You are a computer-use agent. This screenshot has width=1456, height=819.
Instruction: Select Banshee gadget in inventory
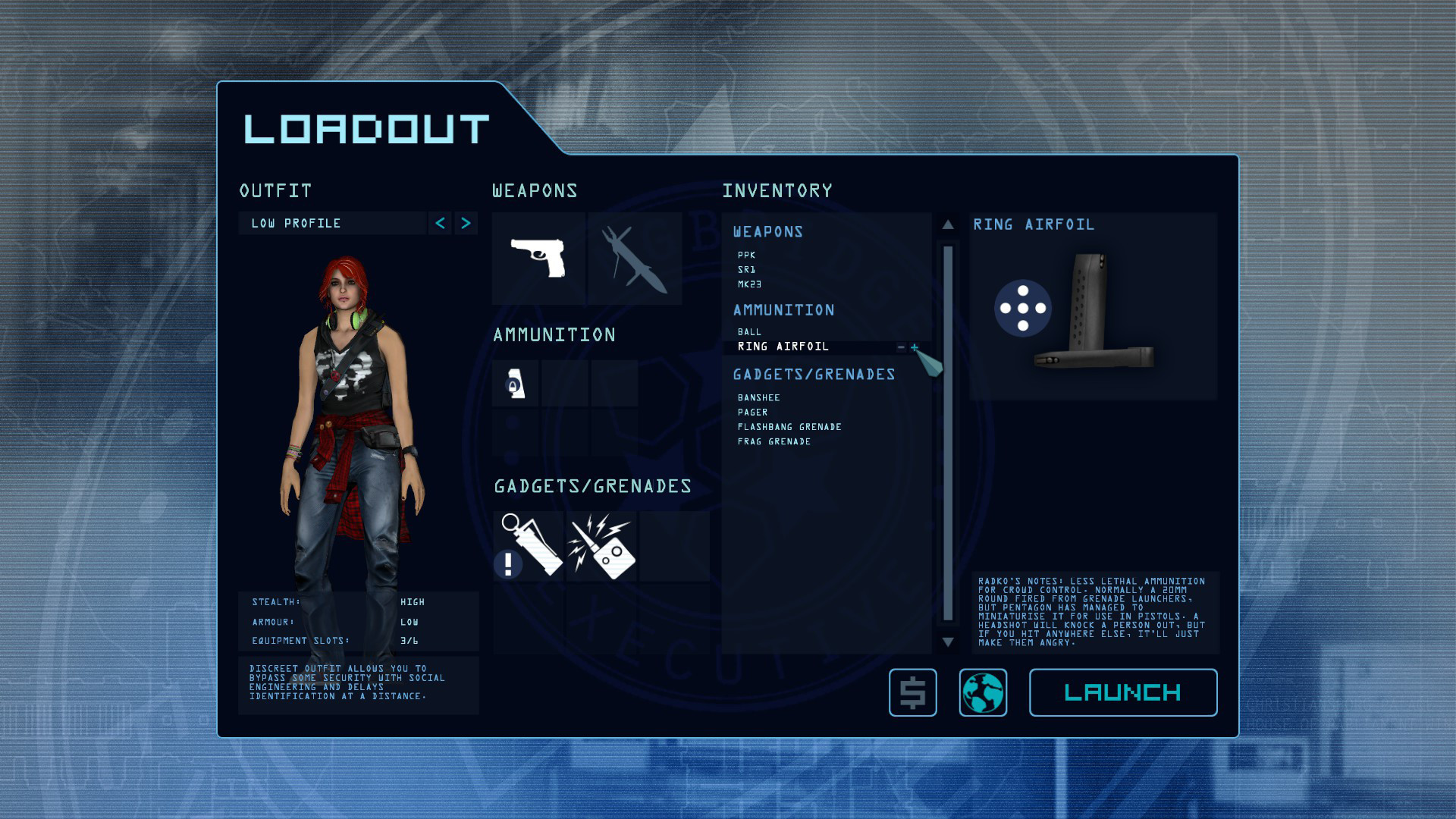tap(758, 397)
